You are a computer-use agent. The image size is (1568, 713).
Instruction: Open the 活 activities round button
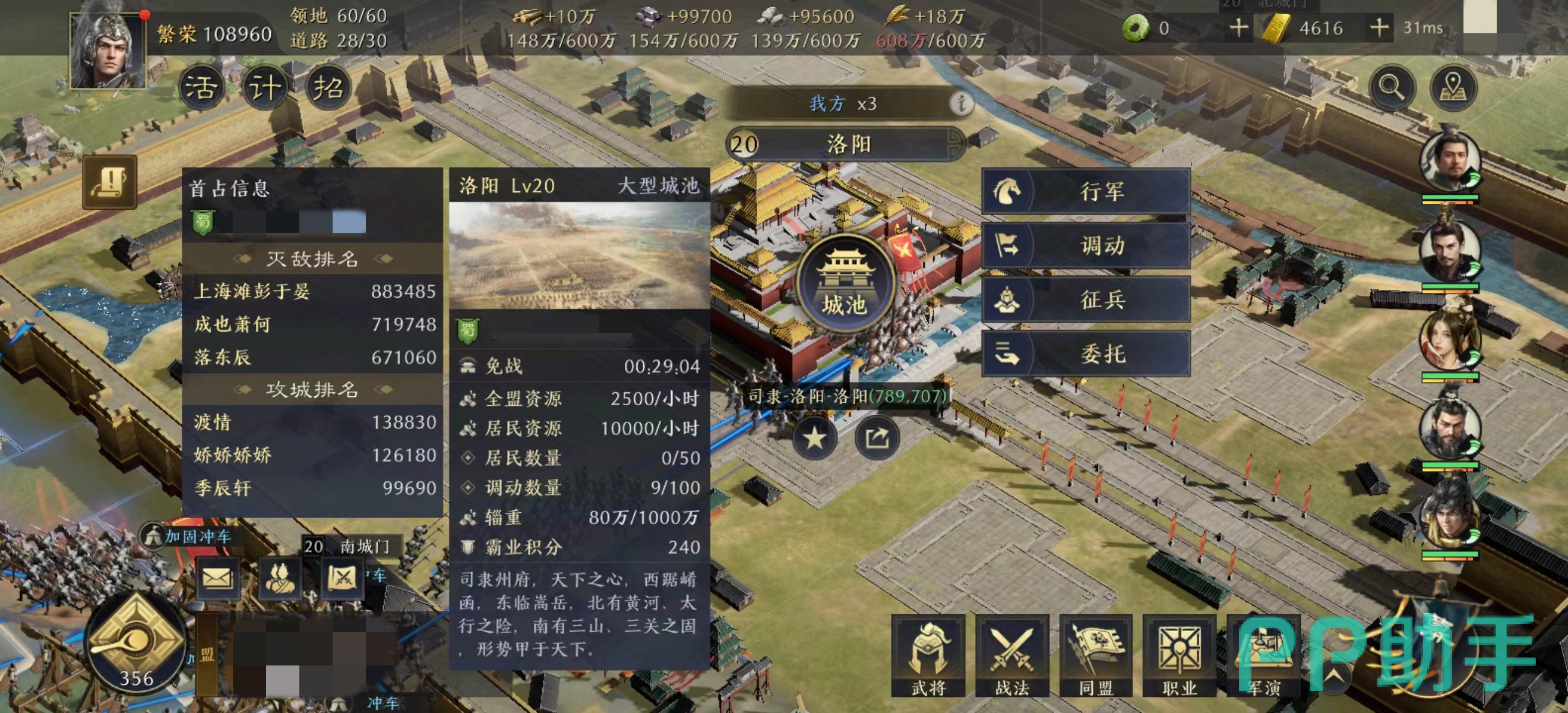click(201, 88)
